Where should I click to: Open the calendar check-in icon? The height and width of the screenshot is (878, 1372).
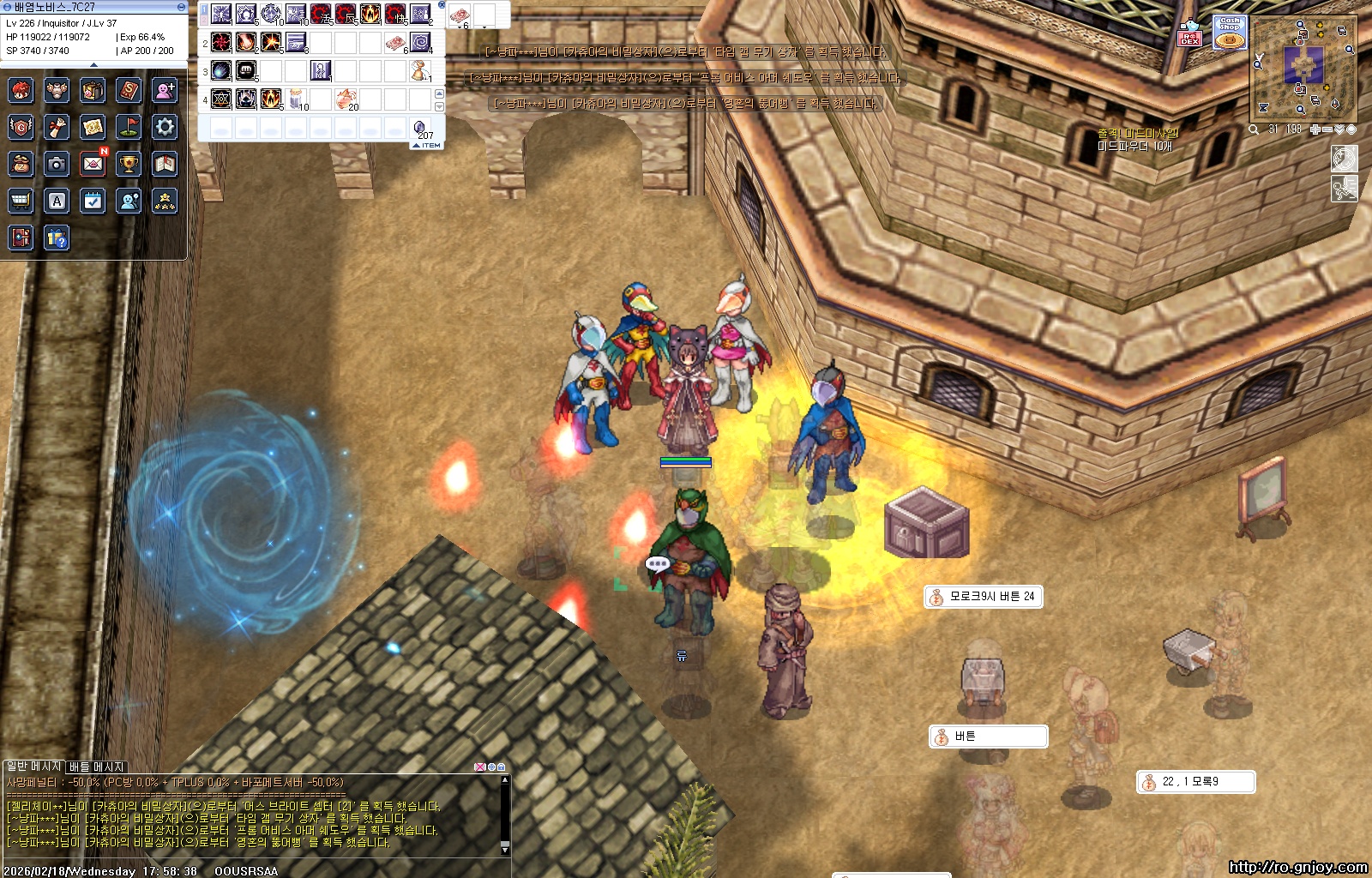click(93, 201)
